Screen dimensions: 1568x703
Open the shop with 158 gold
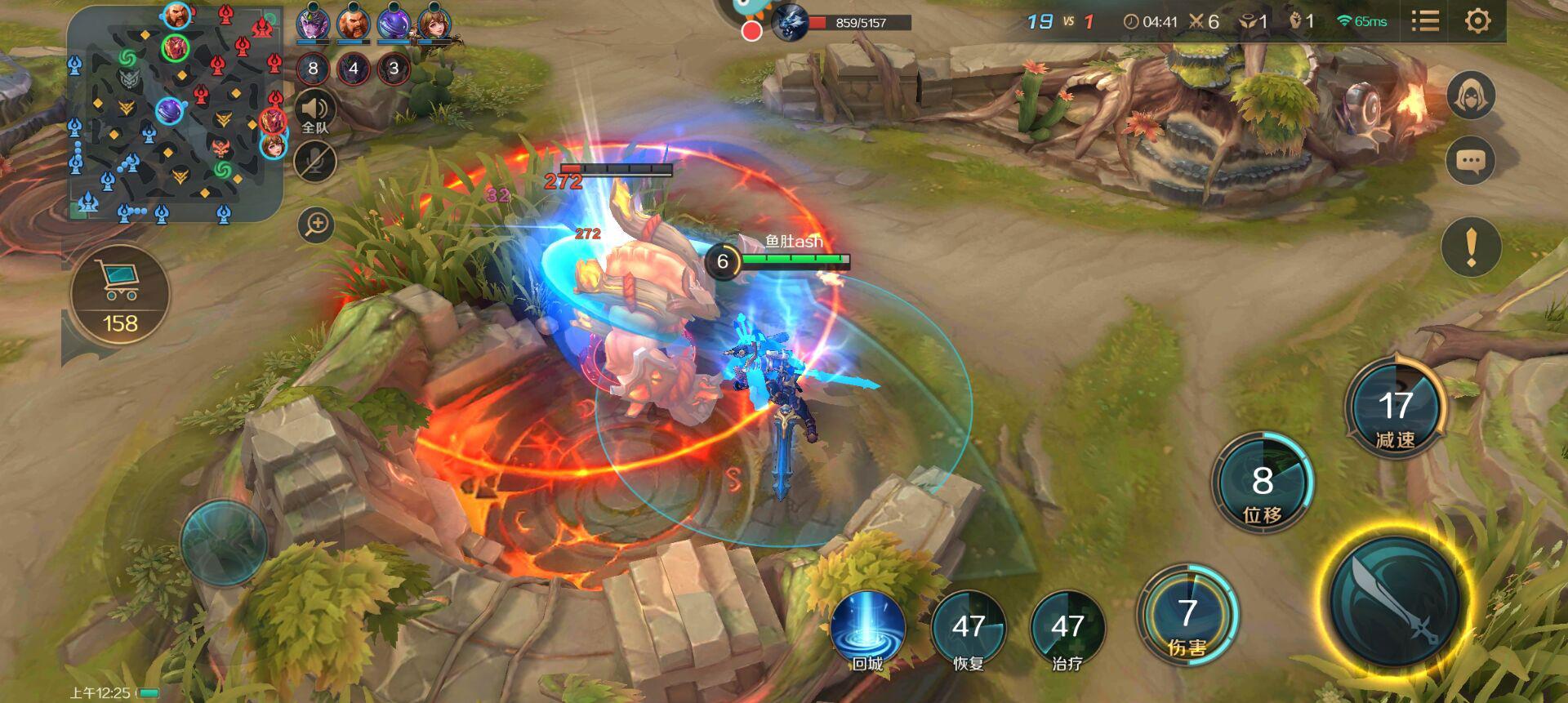tap(120, 295)
